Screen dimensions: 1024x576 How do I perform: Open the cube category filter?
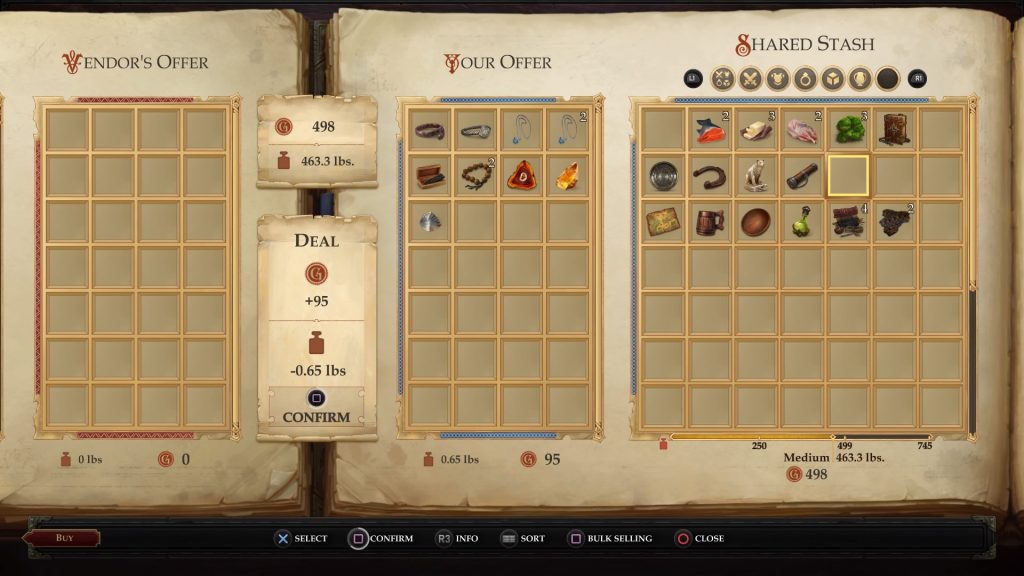(832, 78)
